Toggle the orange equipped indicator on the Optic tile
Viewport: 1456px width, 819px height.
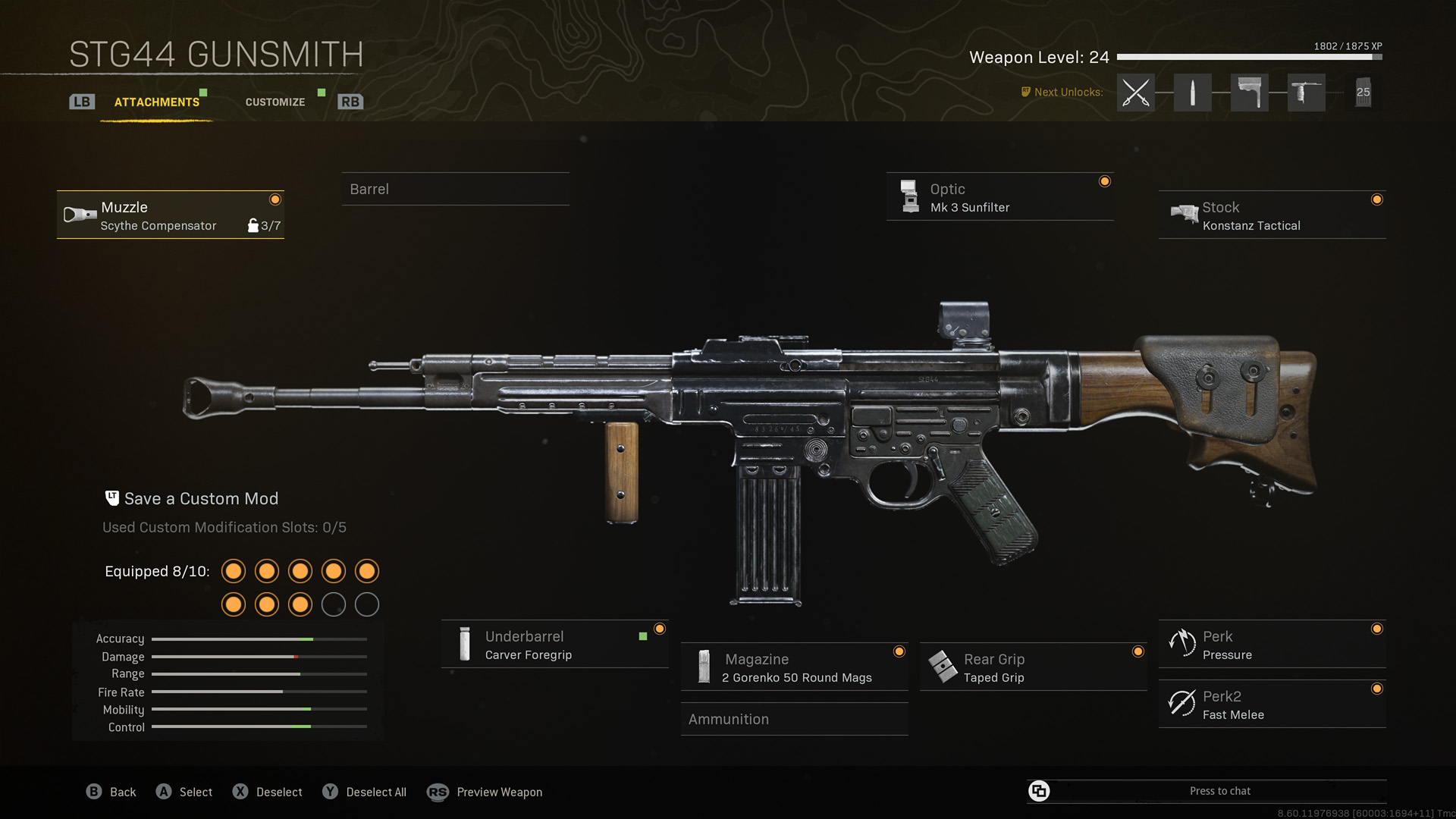1105,181
